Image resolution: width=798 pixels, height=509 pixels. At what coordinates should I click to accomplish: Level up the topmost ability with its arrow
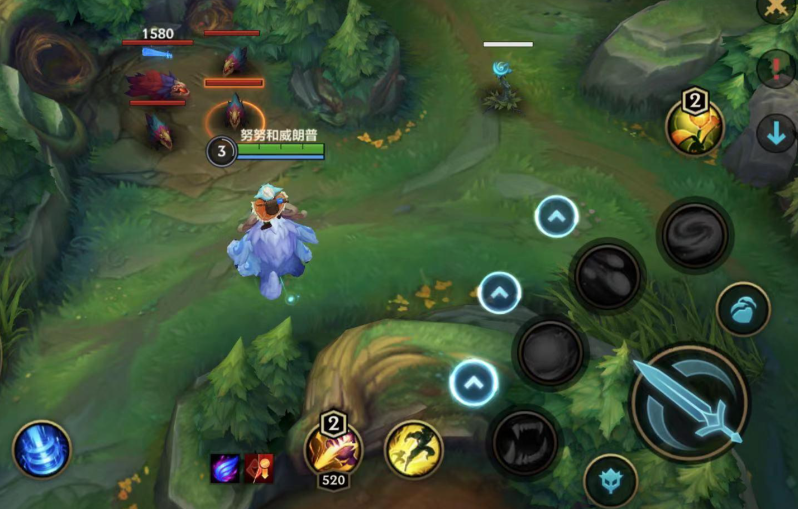pyautogui.click(x=556, y=216)
